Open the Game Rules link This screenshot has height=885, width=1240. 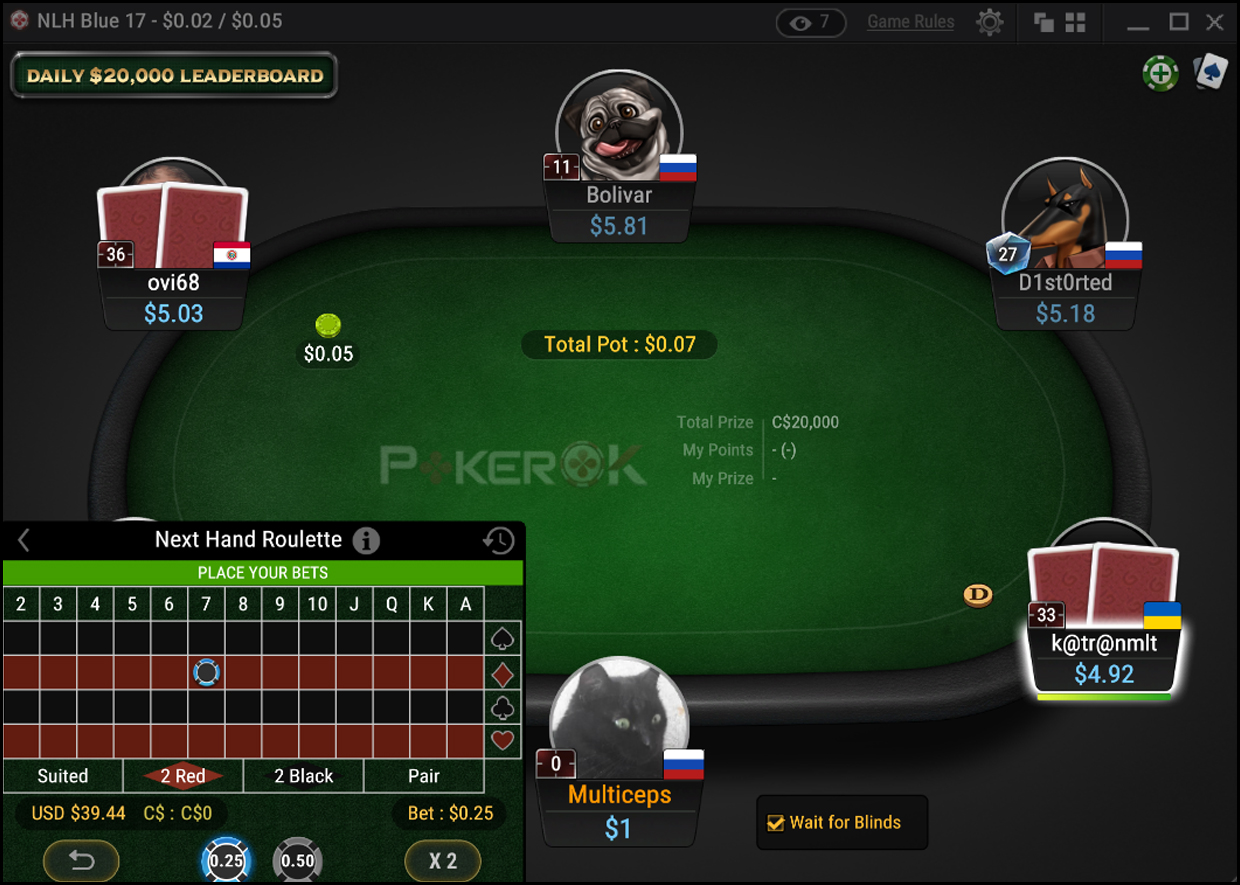click(910, 22)
